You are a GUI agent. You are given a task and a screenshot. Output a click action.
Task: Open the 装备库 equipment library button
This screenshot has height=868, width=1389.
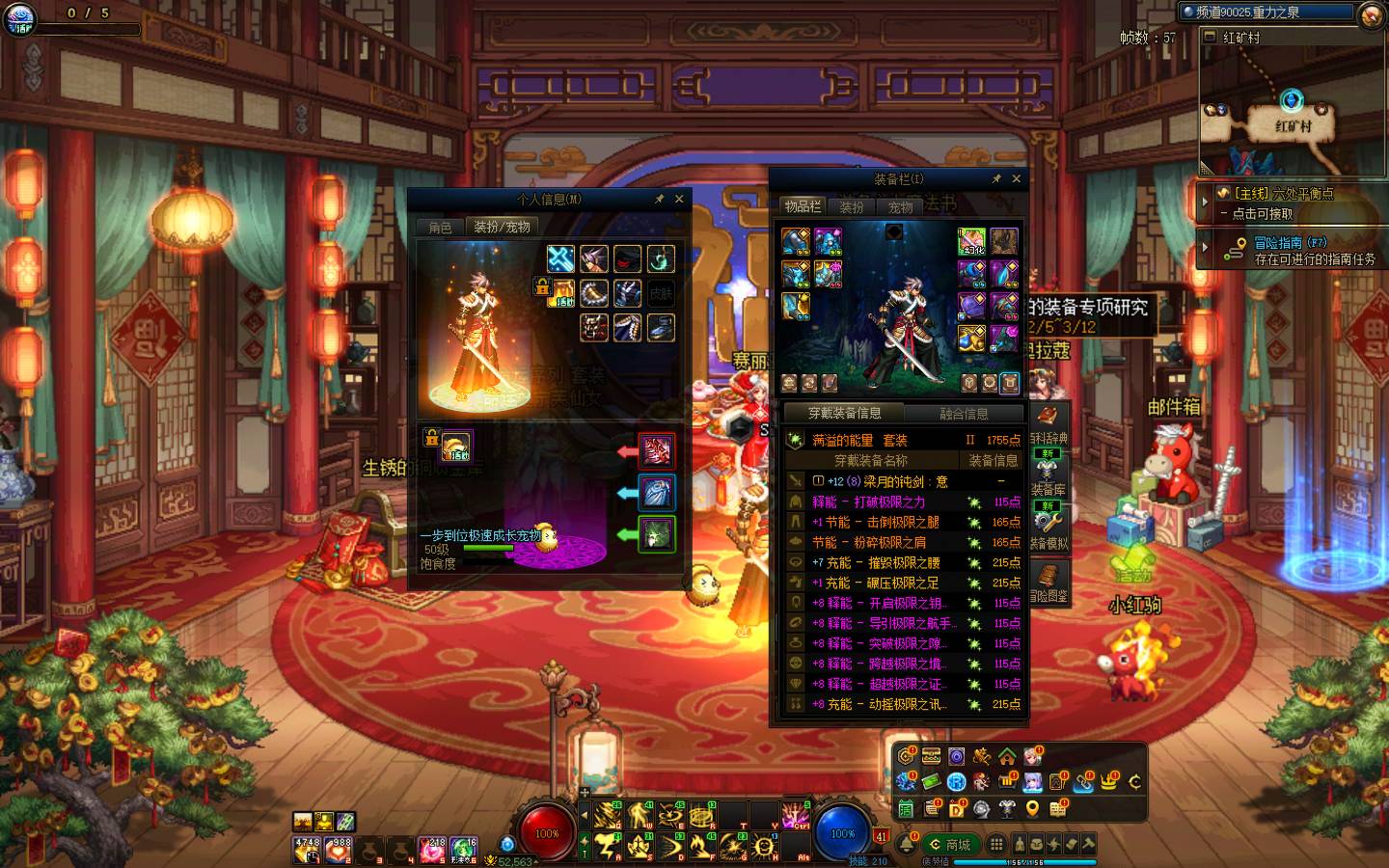[1048, 478]
